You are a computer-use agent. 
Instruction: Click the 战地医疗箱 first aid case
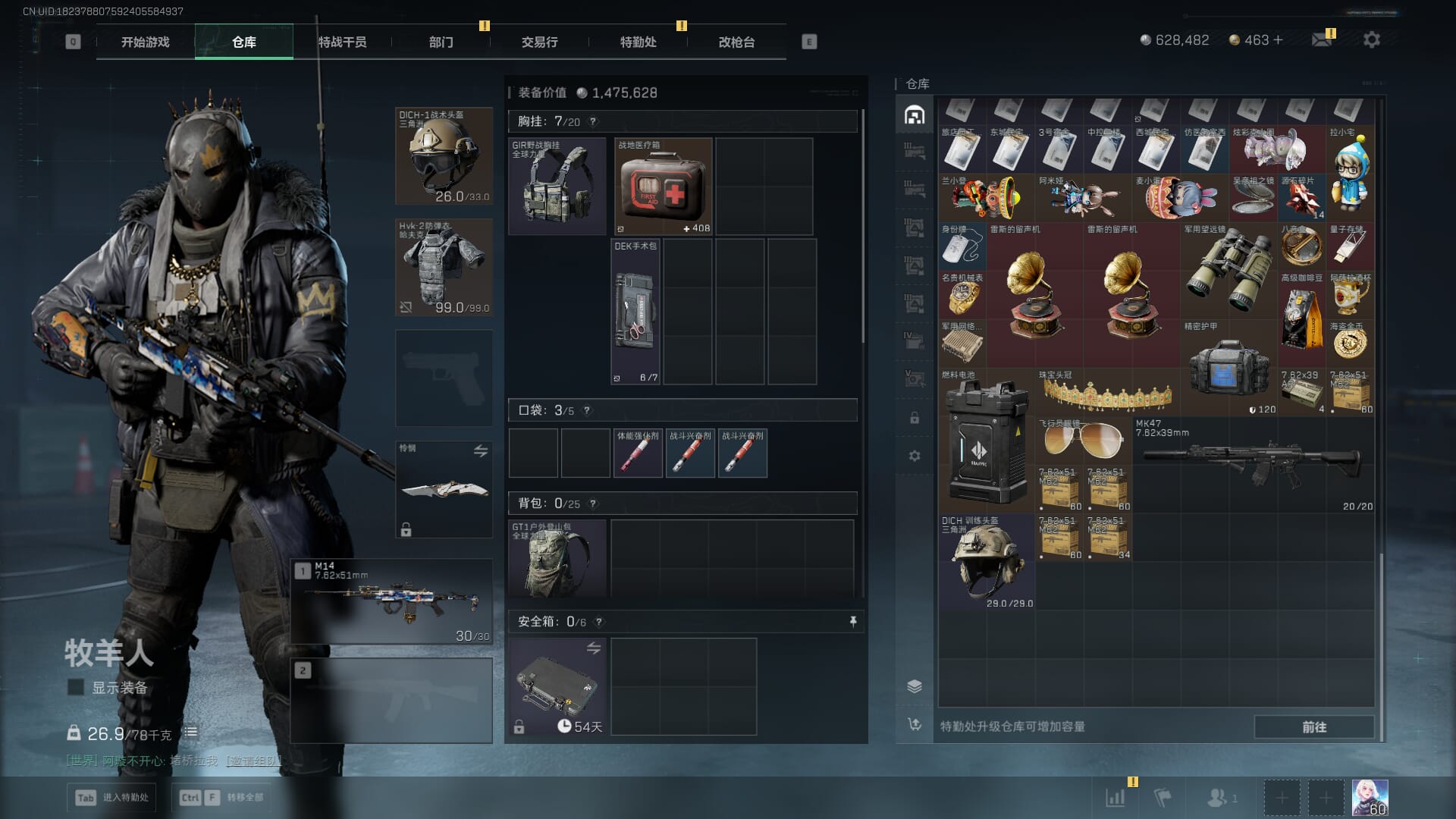(x=664, y=187)
